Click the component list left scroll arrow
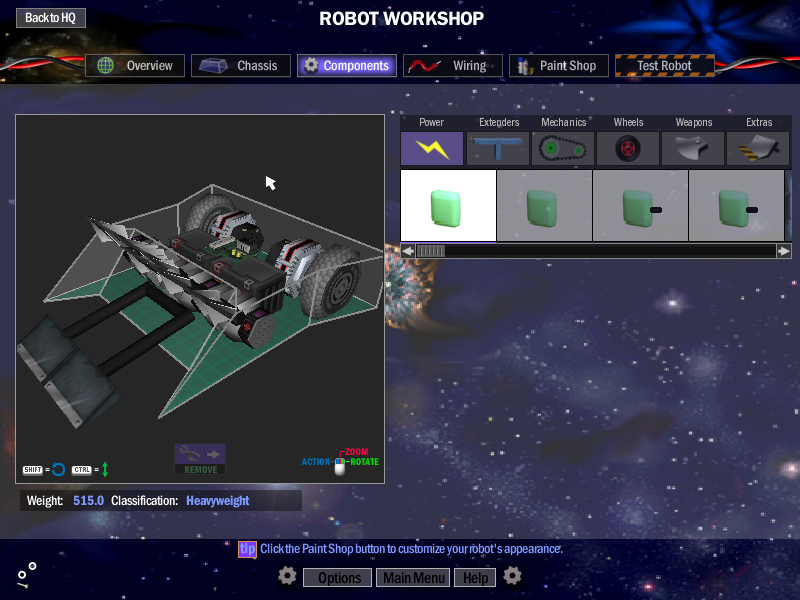The image size is (800, 600). coord(408,251)
